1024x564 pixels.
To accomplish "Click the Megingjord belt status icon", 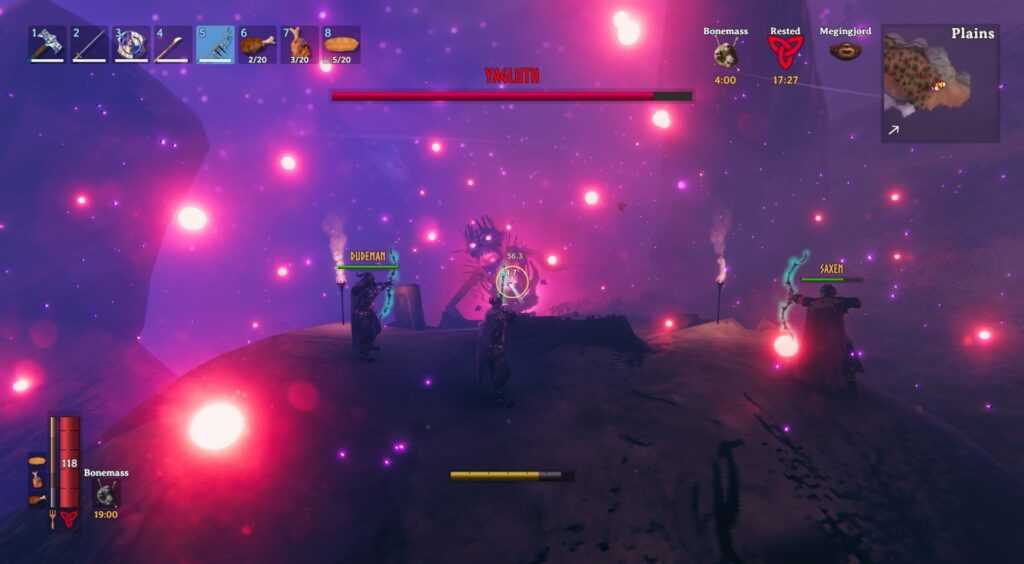I will click(x=845, y=51).
